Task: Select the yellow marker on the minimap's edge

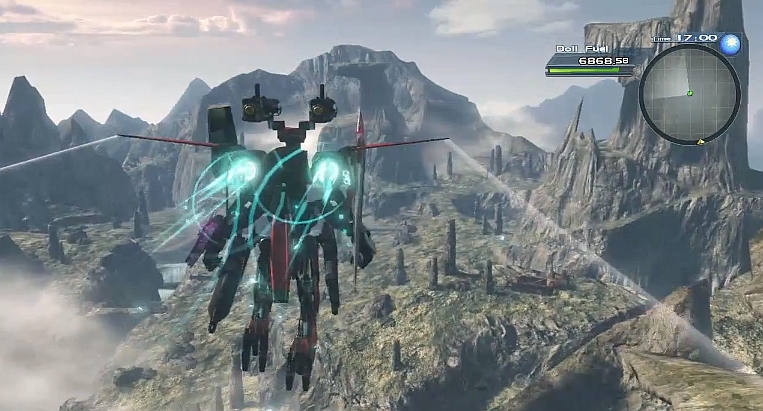Action: (701, 142)
